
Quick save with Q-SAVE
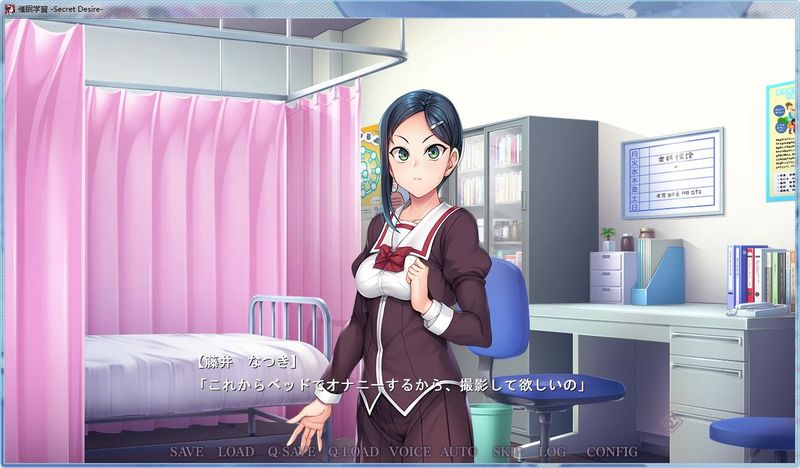click(x=291, y=452)
